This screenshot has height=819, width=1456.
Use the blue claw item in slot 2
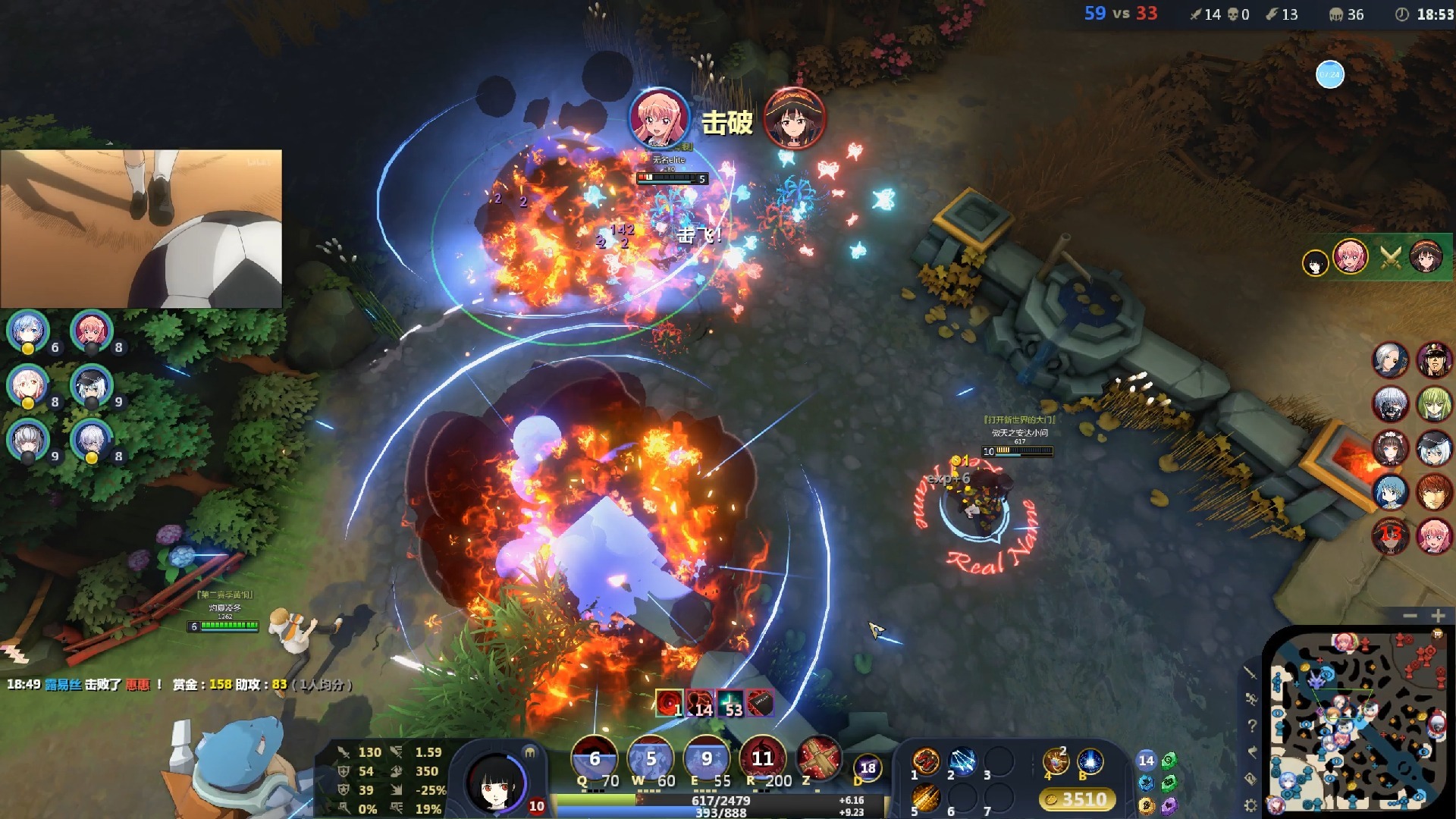[962, 761]
